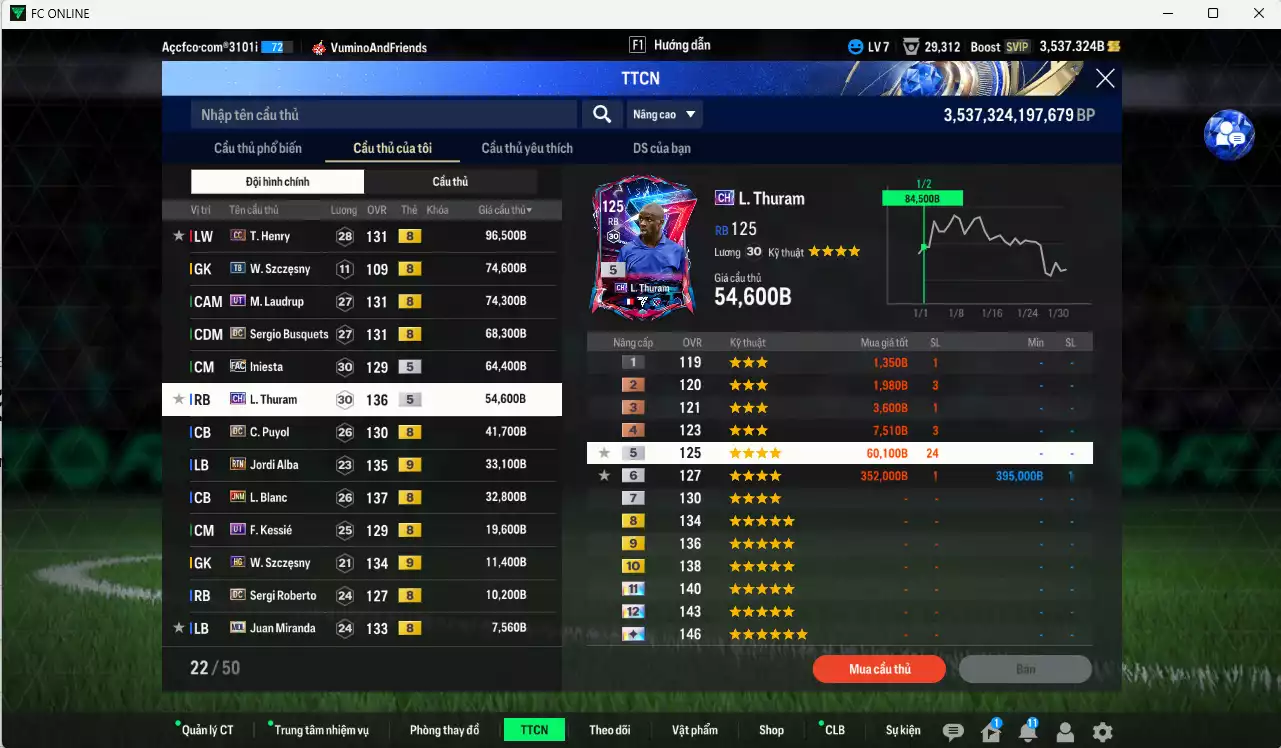Open the player profile icon in bottom bar

click(x=1064, y=732)
